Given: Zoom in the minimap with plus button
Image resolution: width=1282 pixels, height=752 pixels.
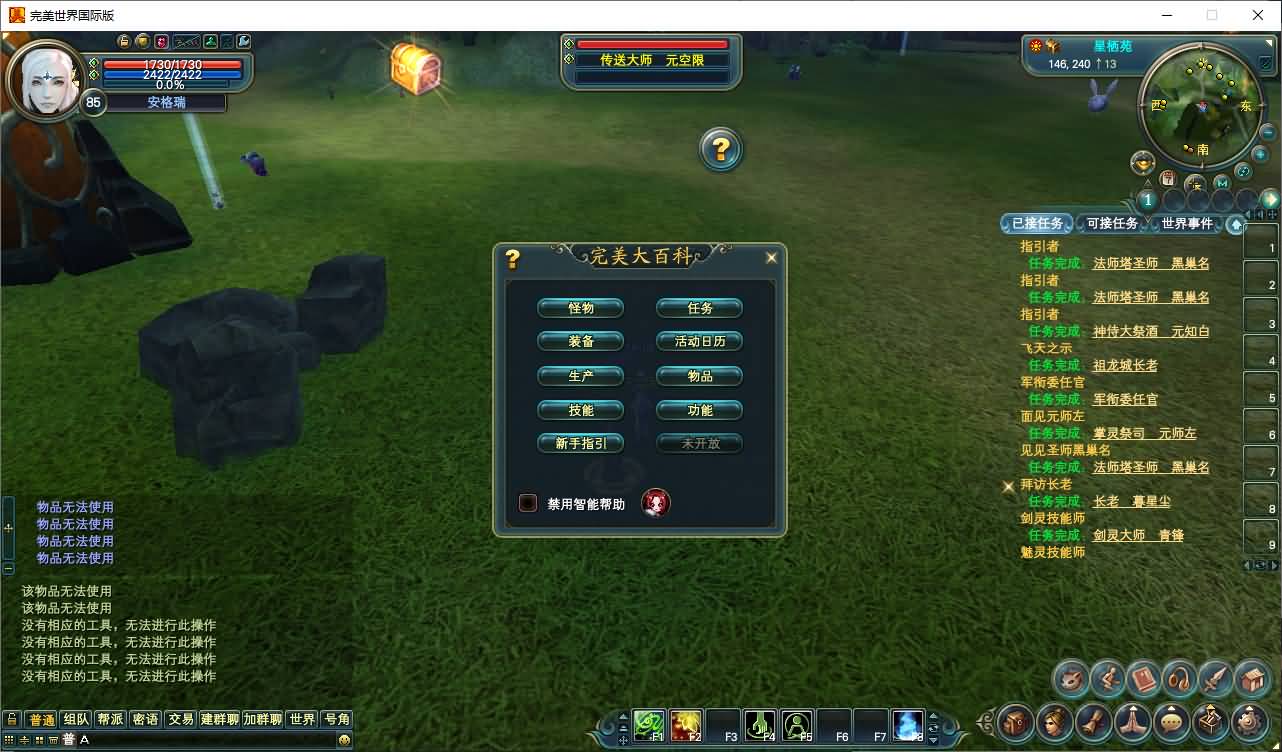Looking at the screenshot, I should click(1260, 156).
